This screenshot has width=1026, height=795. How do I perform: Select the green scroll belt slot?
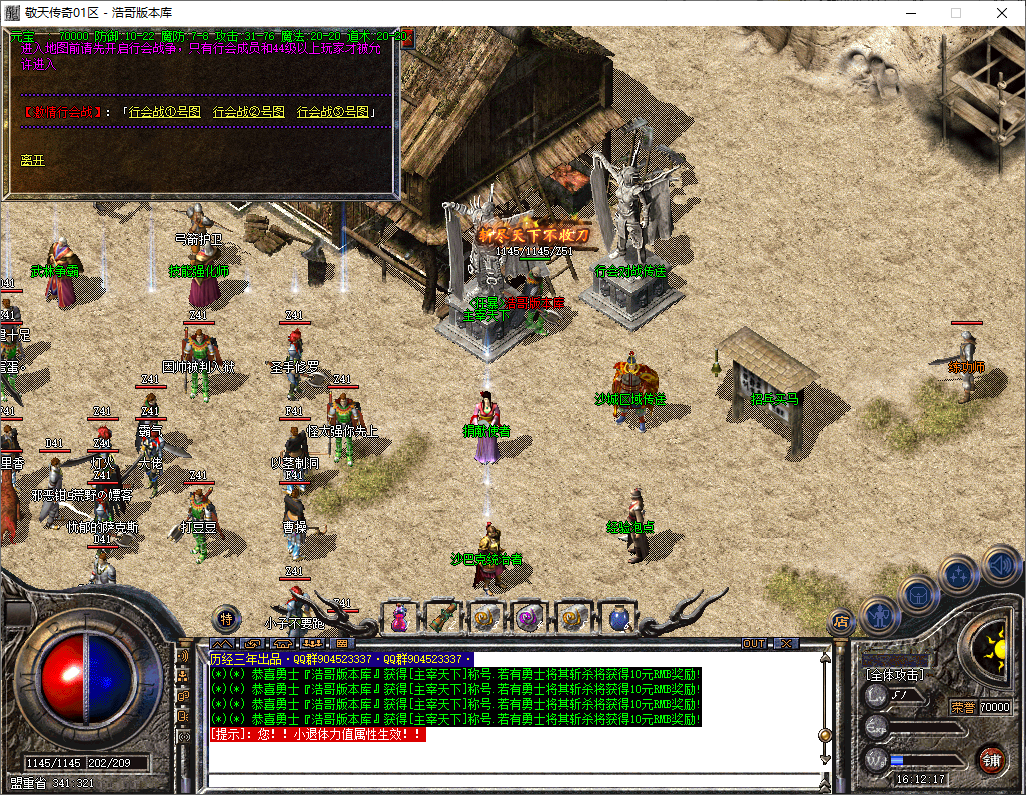[x=443, y=618]
